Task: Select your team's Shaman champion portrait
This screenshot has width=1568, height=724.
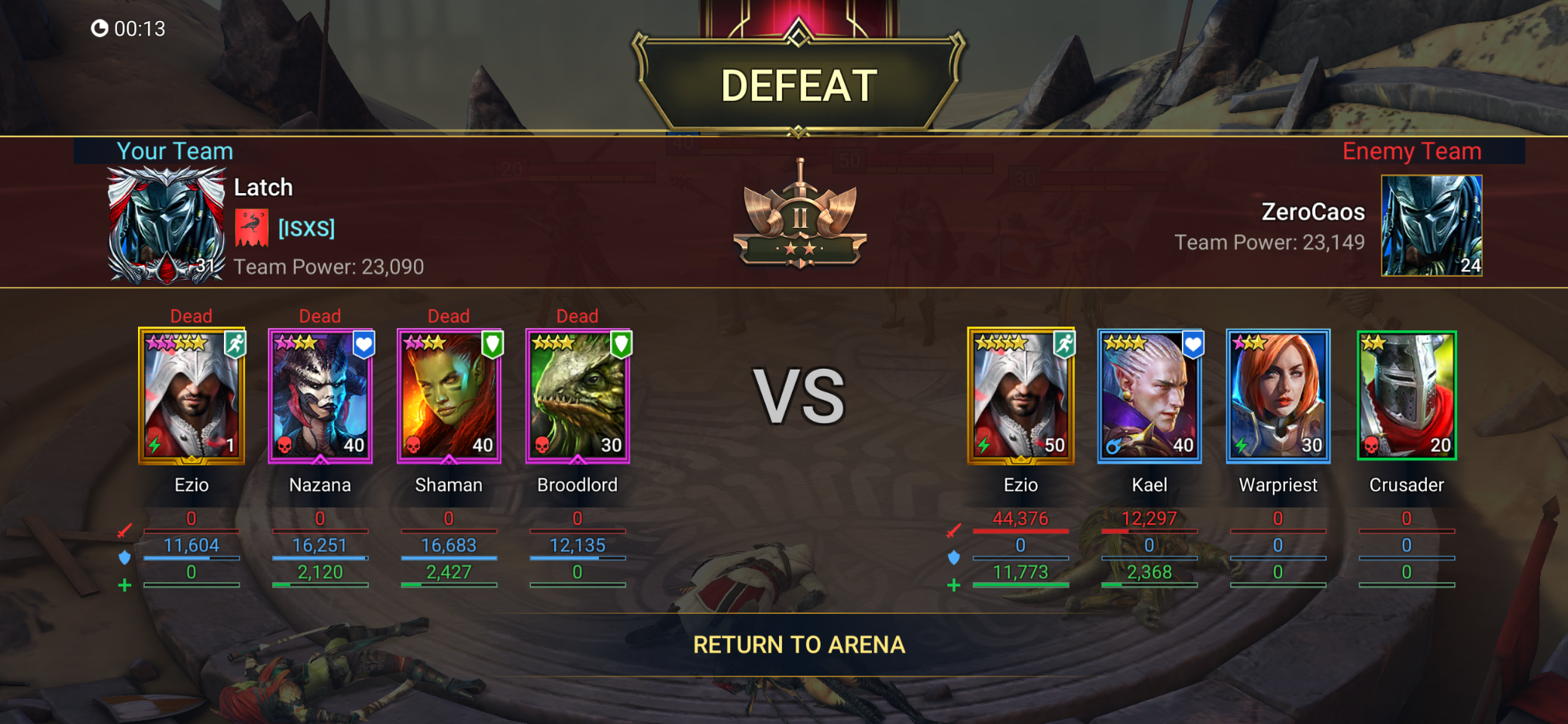Action: [449, 396]
